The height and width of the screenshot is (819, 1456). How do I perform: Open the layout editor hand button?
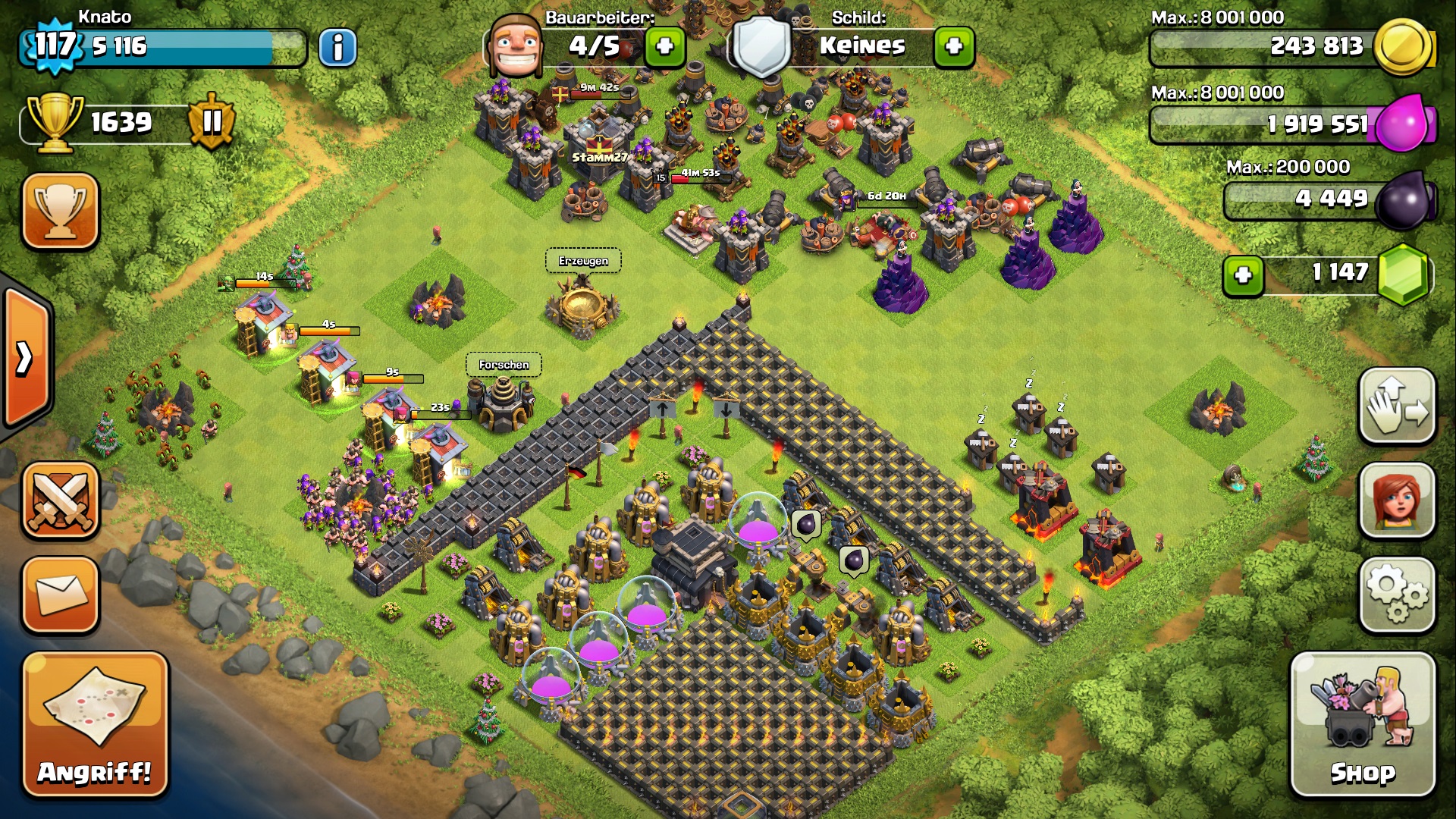point(1397,406)
